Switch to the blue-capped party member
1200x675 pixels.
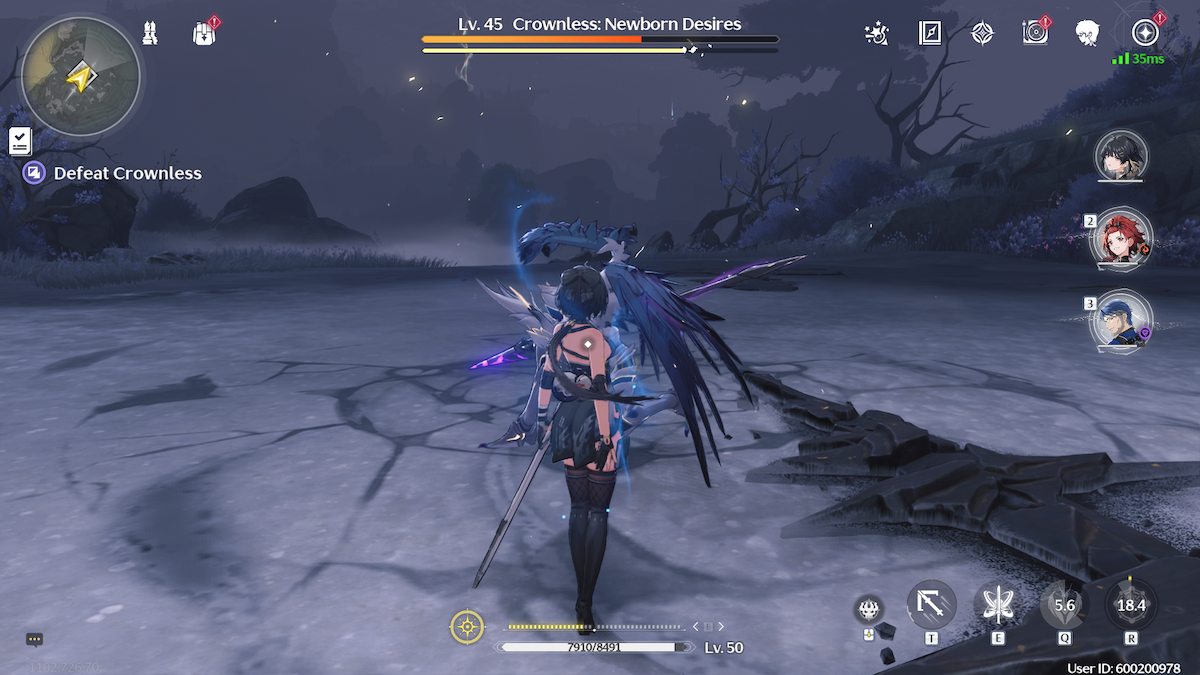point(1121,322)
